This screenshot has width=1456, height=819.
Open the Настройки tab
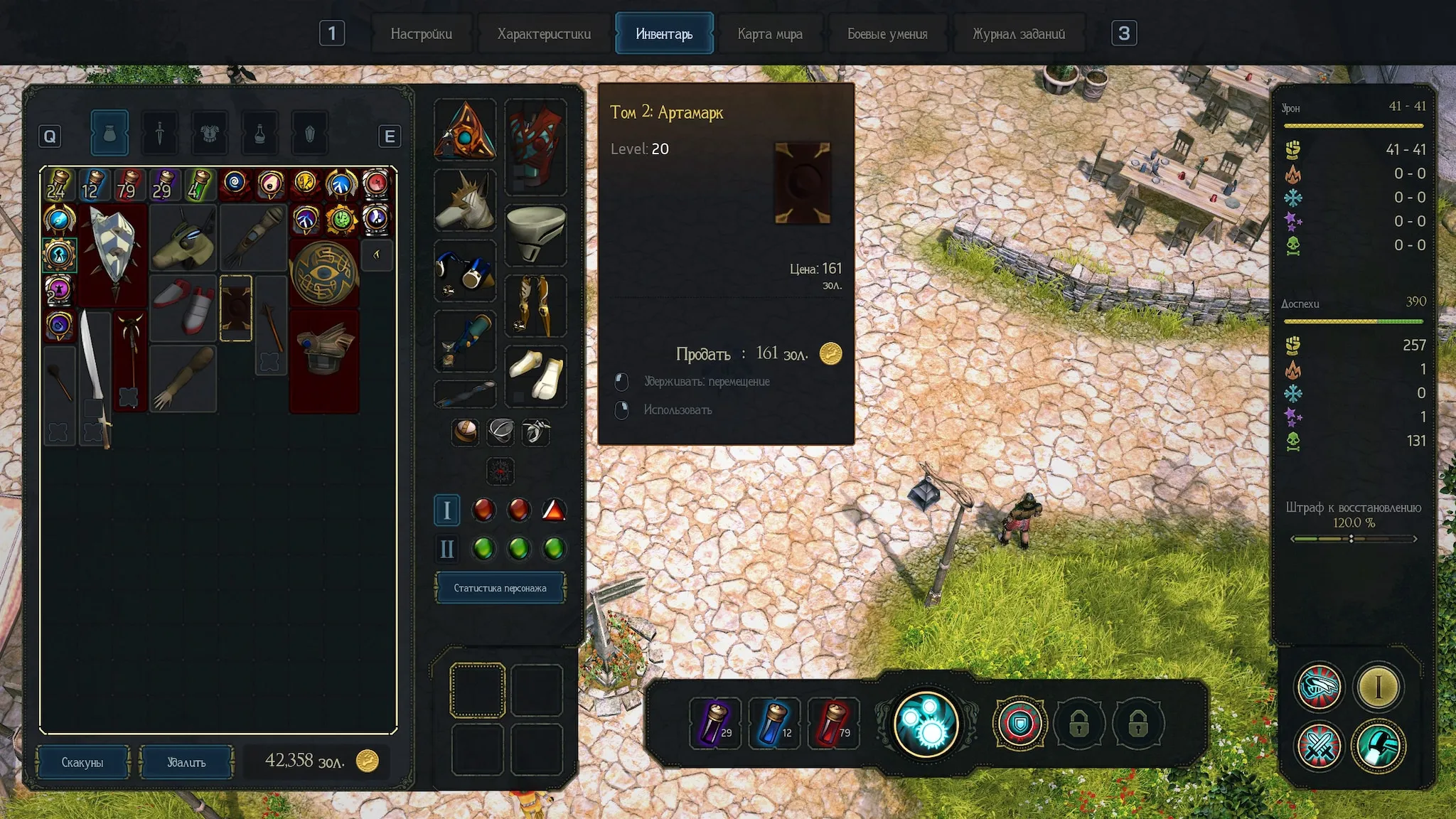tap(421, 33)
